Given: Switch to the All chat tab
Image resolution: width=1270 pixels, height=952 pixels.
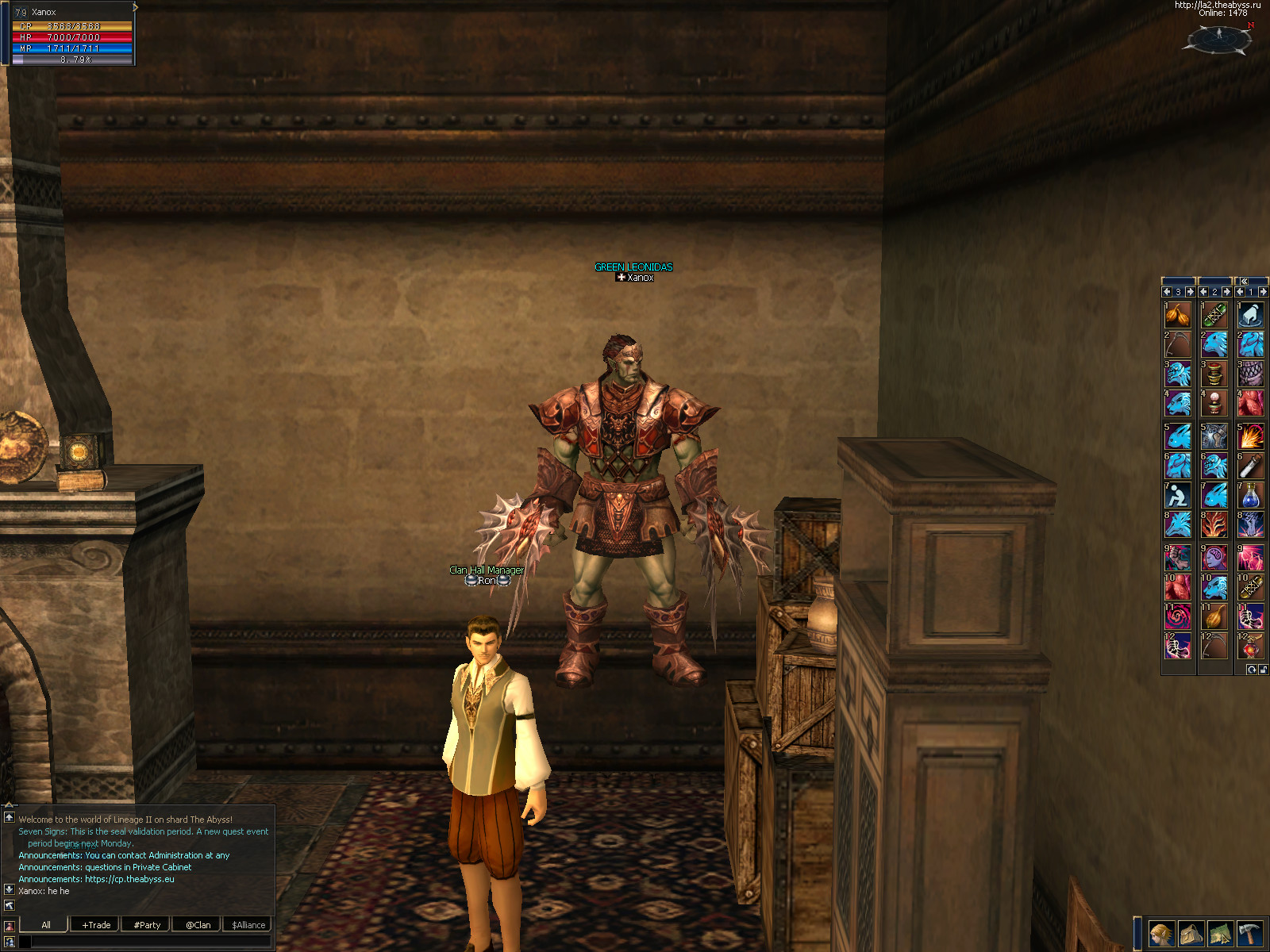Looking at the screenshot, I should click(x=46, y=924).
